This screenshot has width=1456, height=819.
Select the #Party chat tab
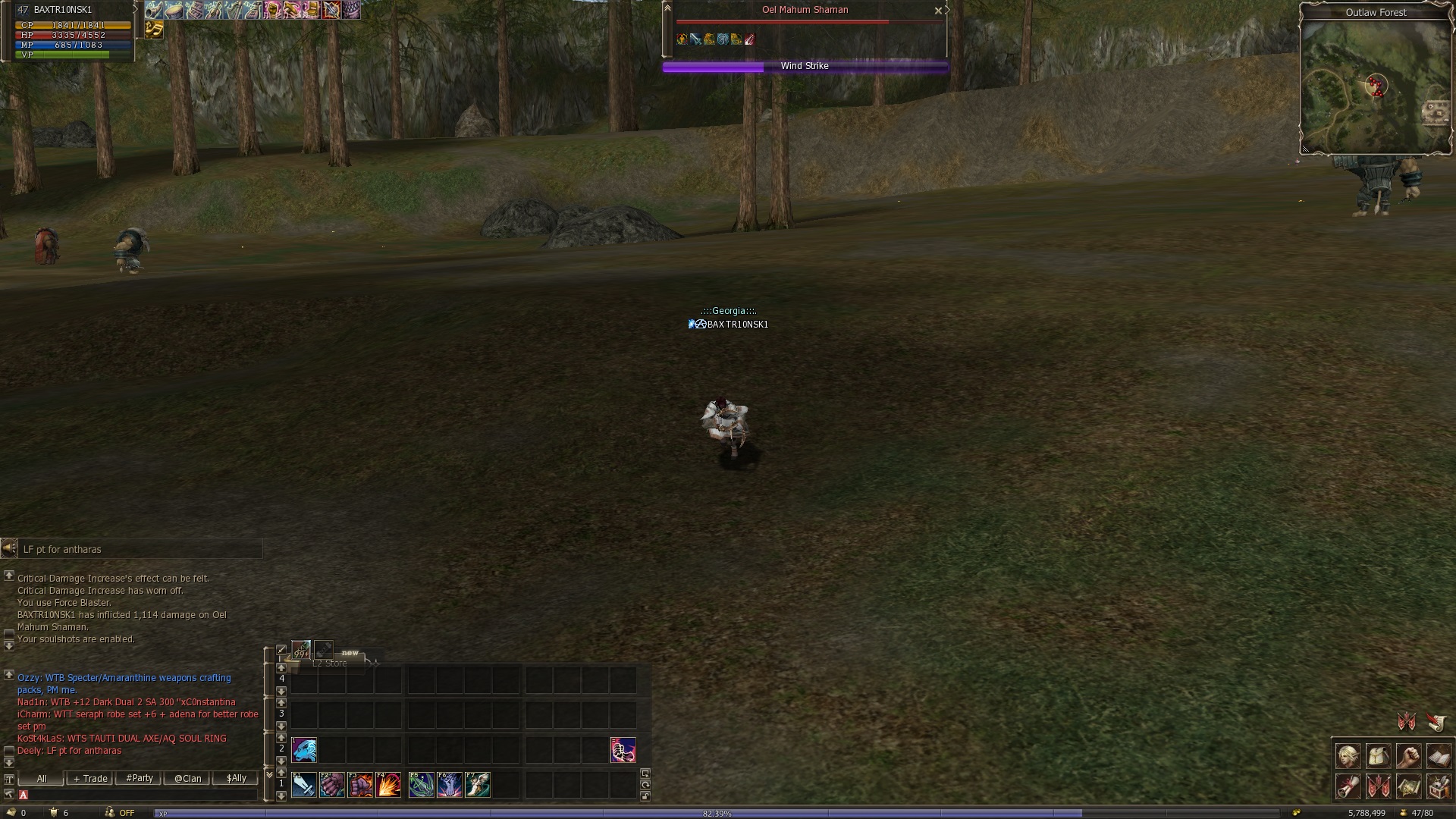[140, 779]
